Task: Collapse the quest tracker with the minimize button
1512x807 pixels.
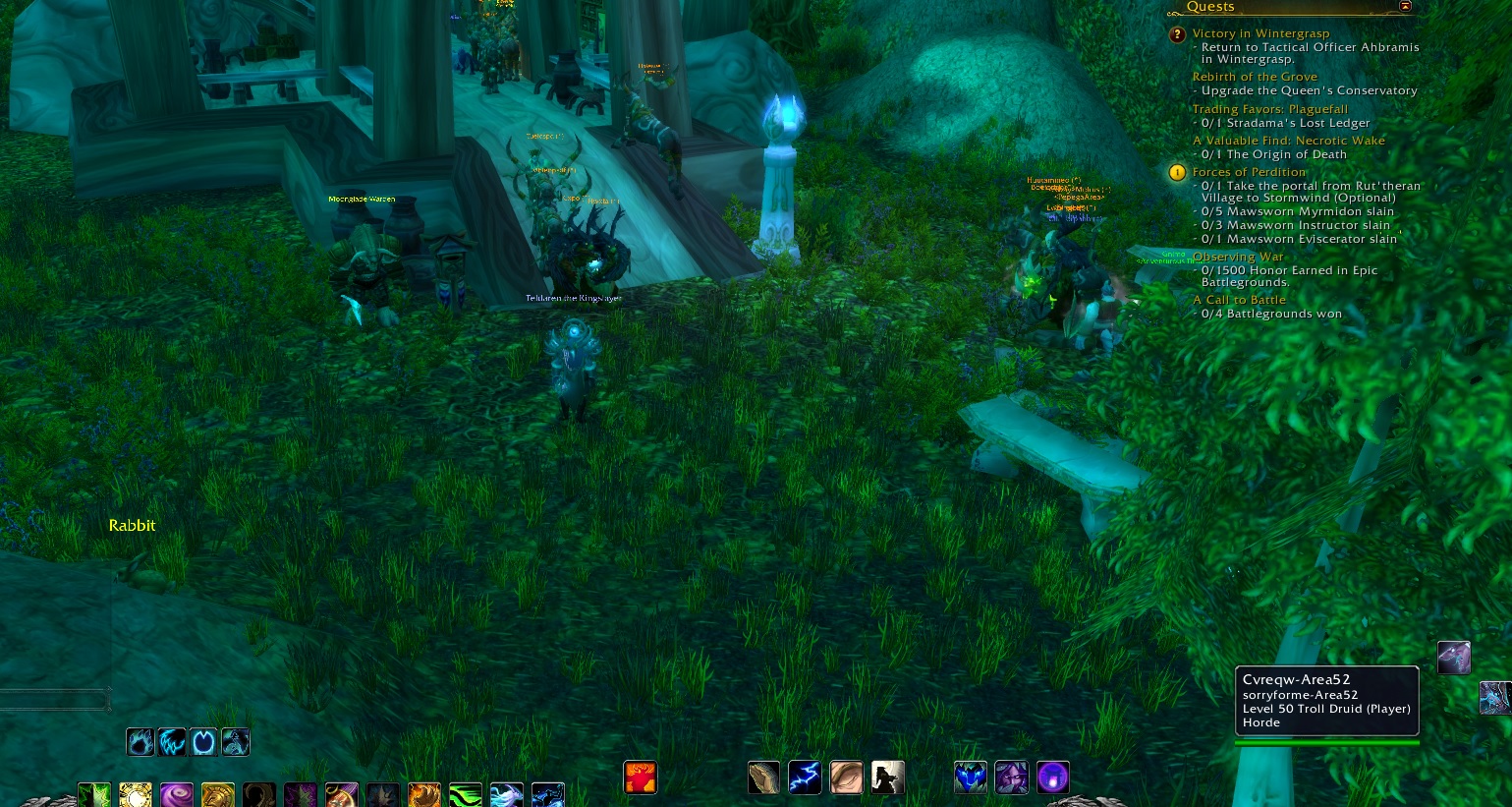Action: pyautogui.click(x=1405, y=6)
